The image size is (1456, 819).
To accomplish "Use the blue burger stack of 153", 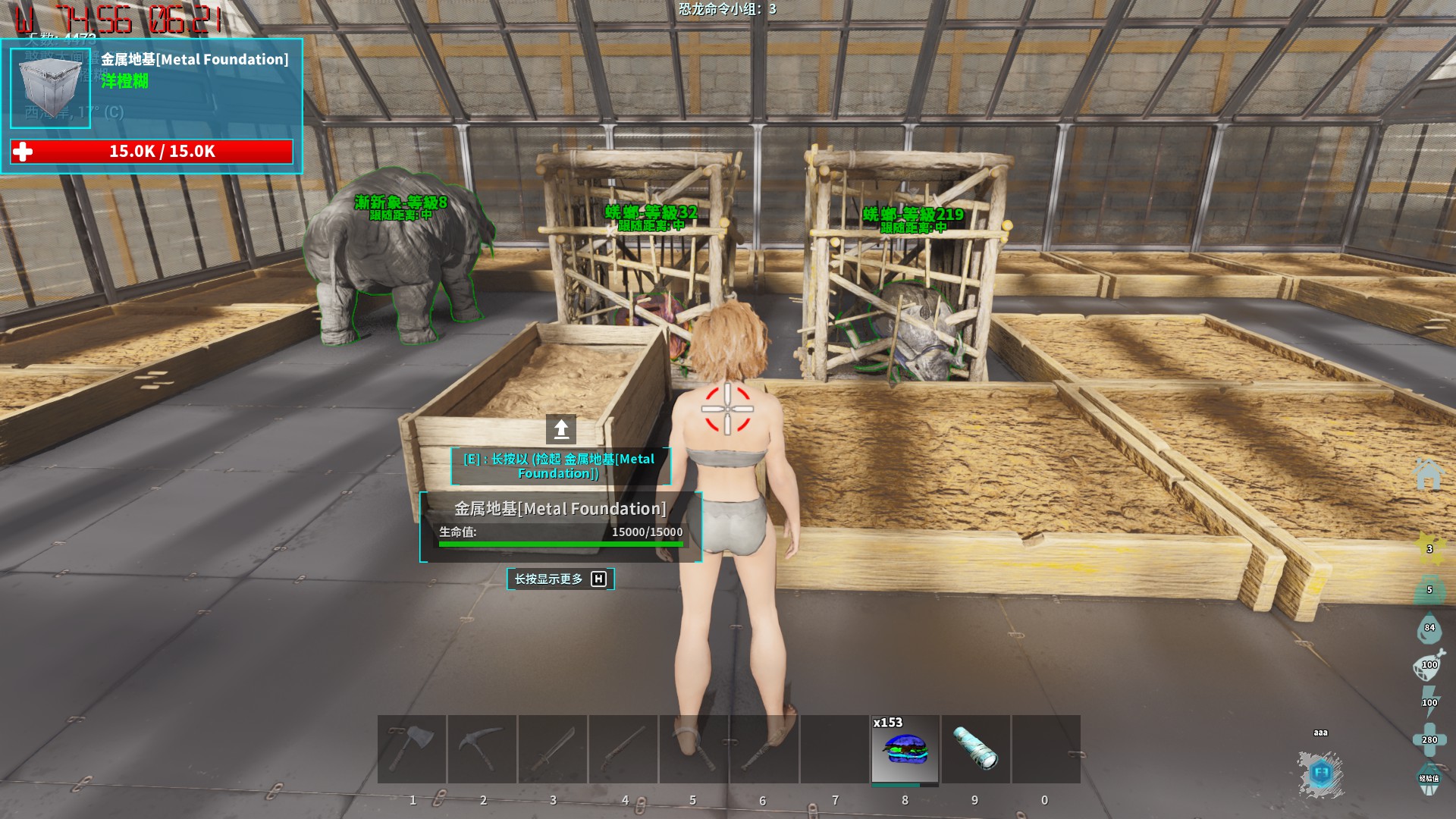I will click(905, 748).
